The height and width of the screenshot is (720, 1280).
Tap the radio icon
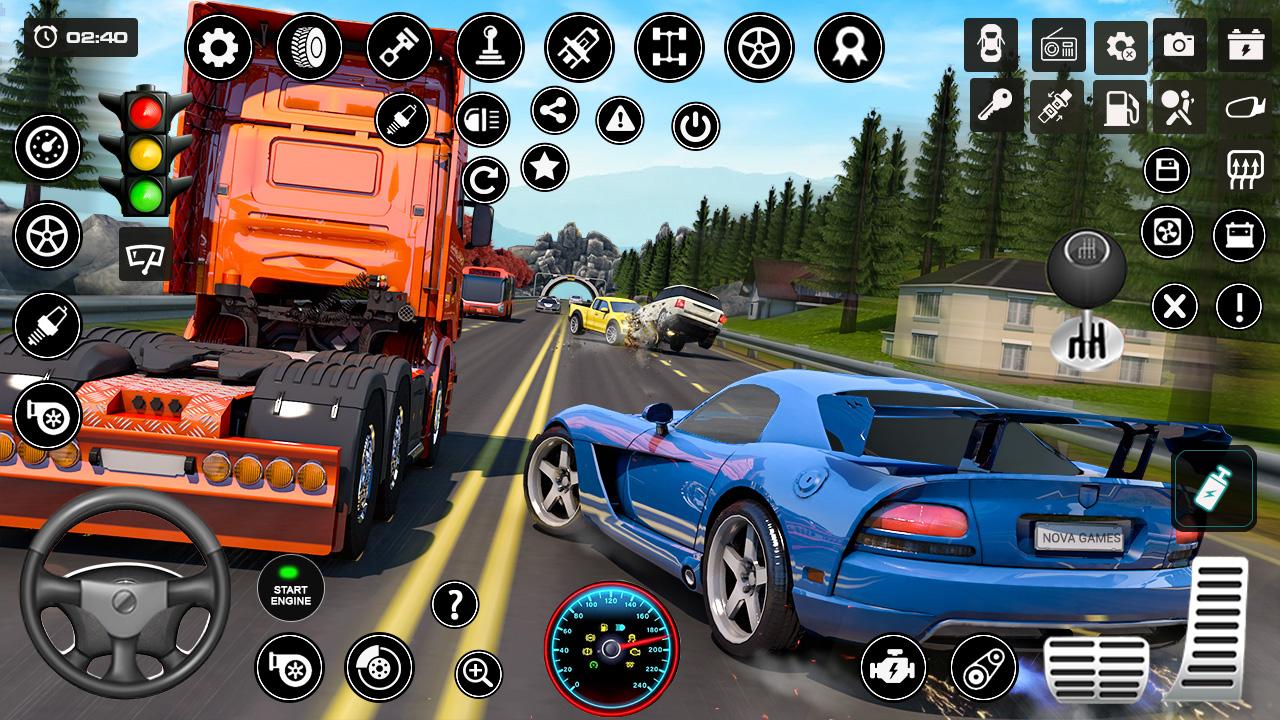(1058, 45)
